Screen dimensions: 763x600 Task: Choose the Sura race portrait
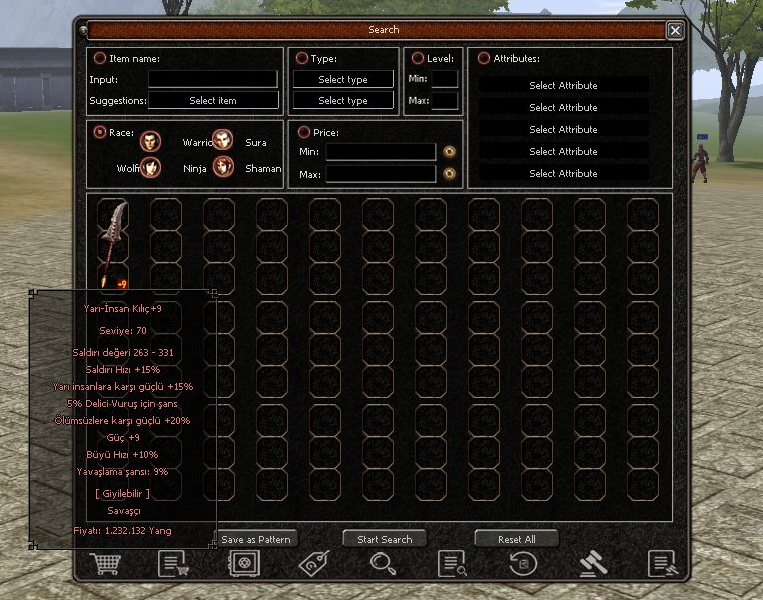point(222,141)
